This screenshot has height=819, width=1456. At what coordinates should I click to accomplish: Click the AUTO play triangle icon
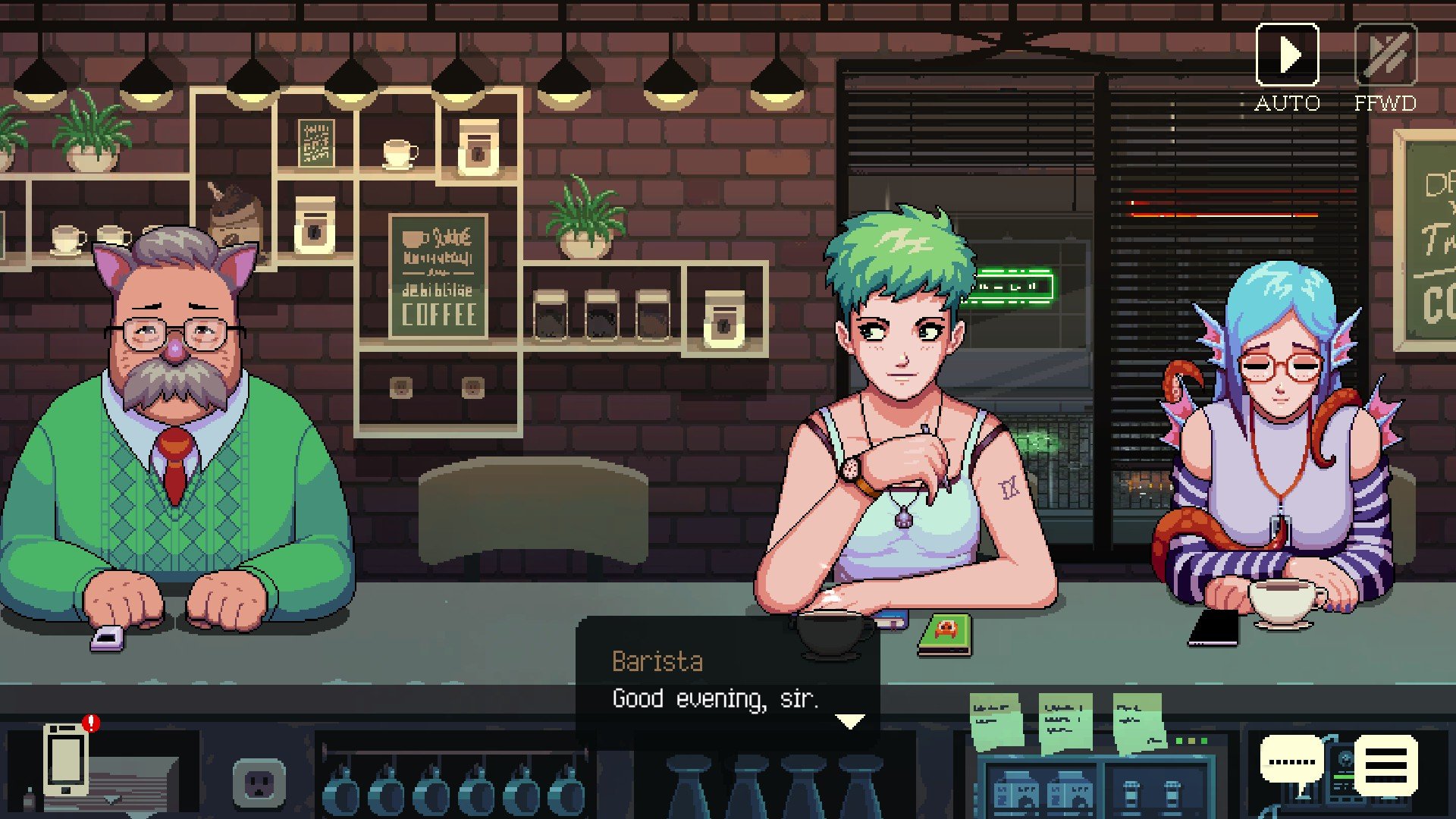(x=1287, y=55)
